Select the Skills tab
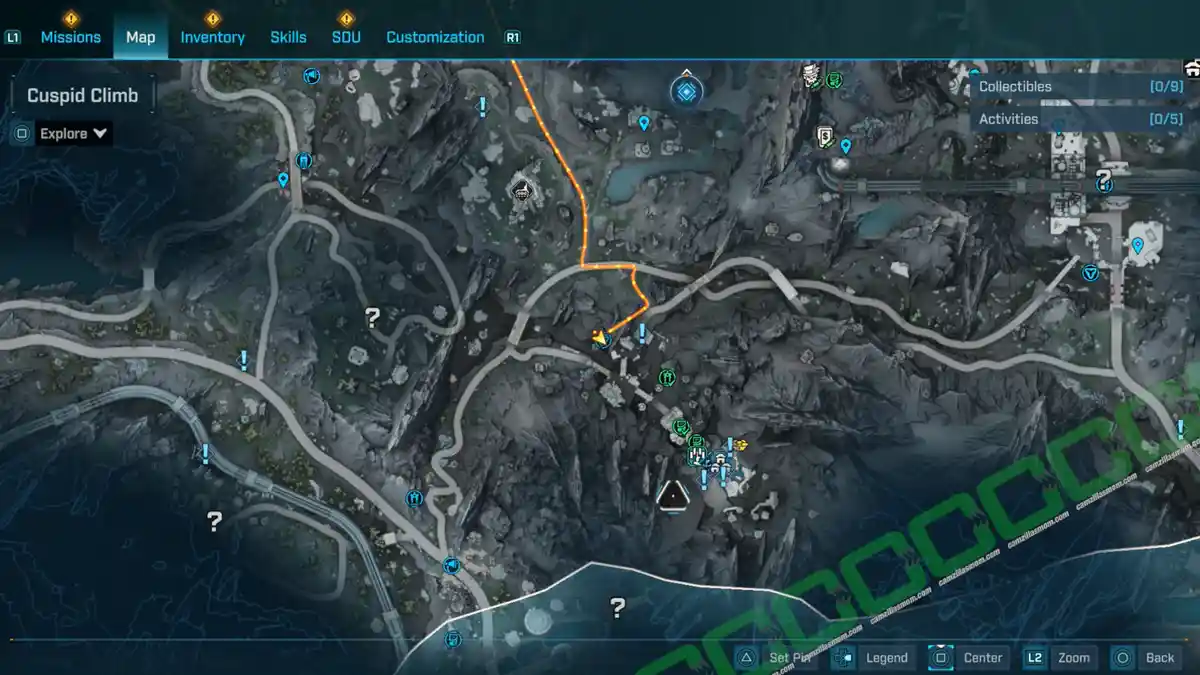This screenshot has width=1200, height=675. click(x=288, y=37)
